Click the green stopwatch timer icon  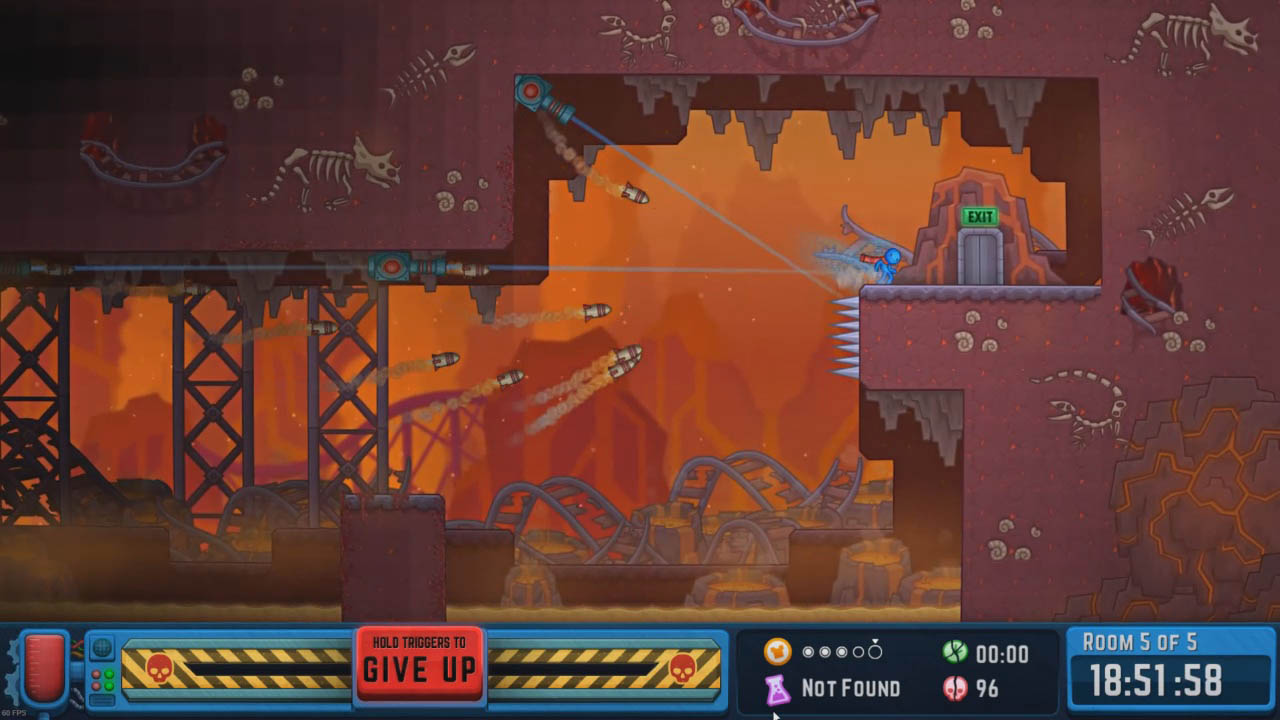point(955,653)
